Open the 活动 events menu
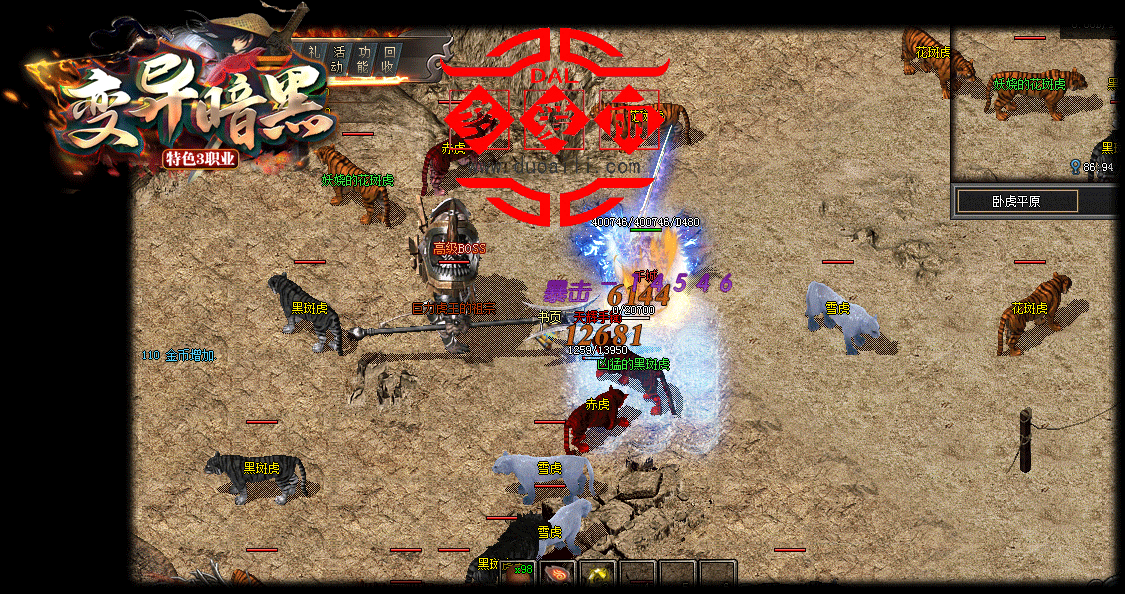1125x594 pixels. (x=340, y=59)
